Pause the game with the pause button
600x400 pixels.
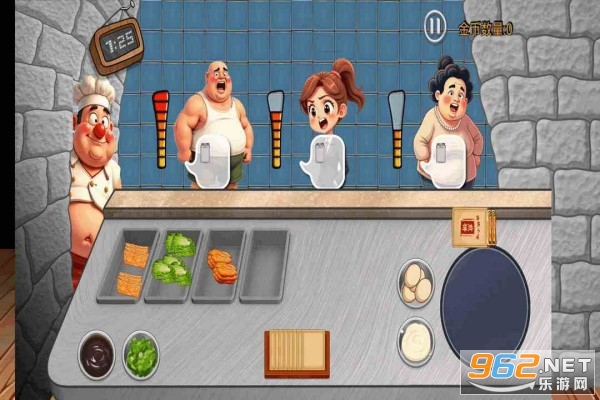coord(435,25)
